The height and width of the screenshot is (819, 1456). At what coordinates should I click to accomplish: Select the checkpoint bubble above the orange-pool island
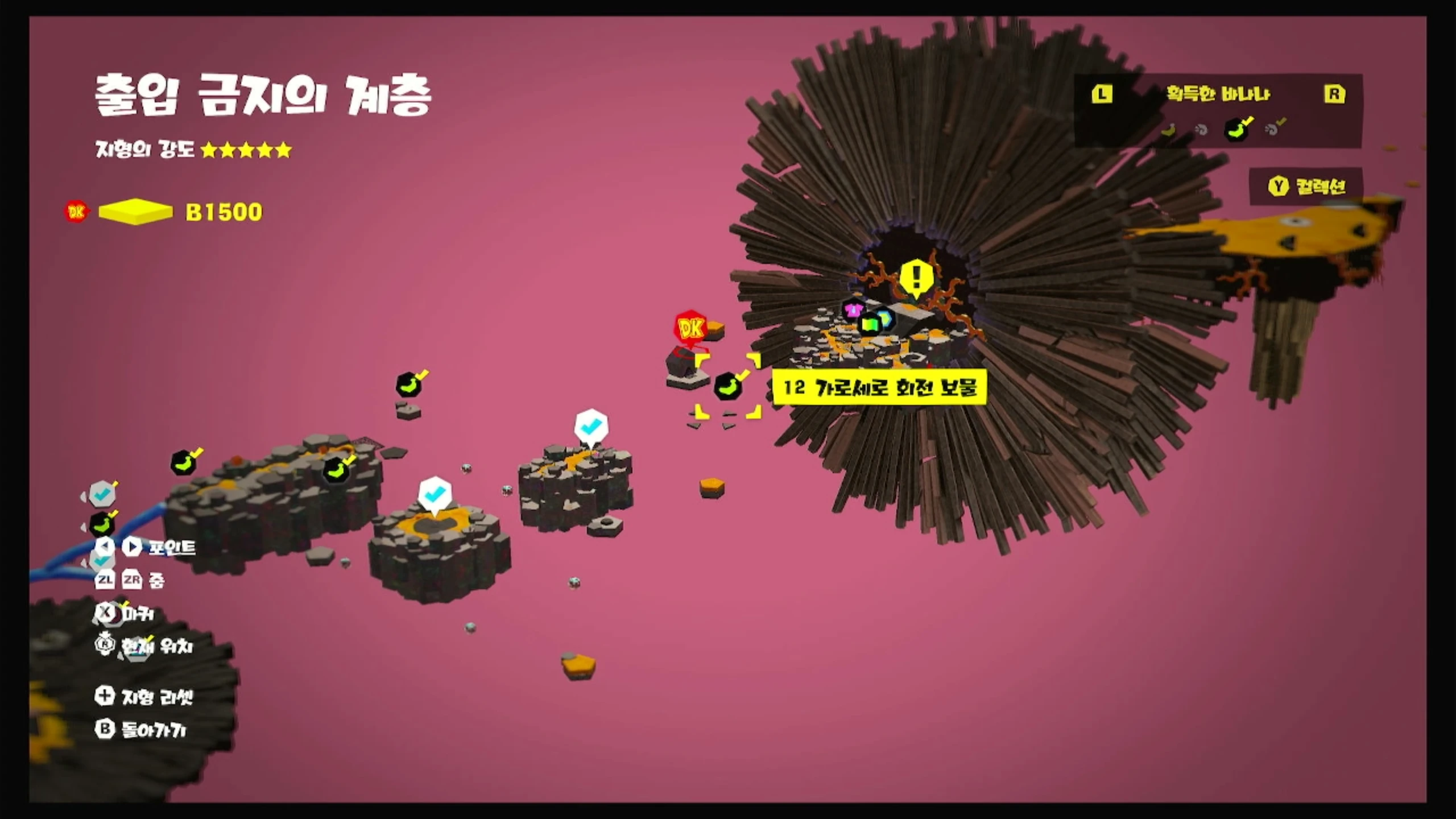coord(435,494)
